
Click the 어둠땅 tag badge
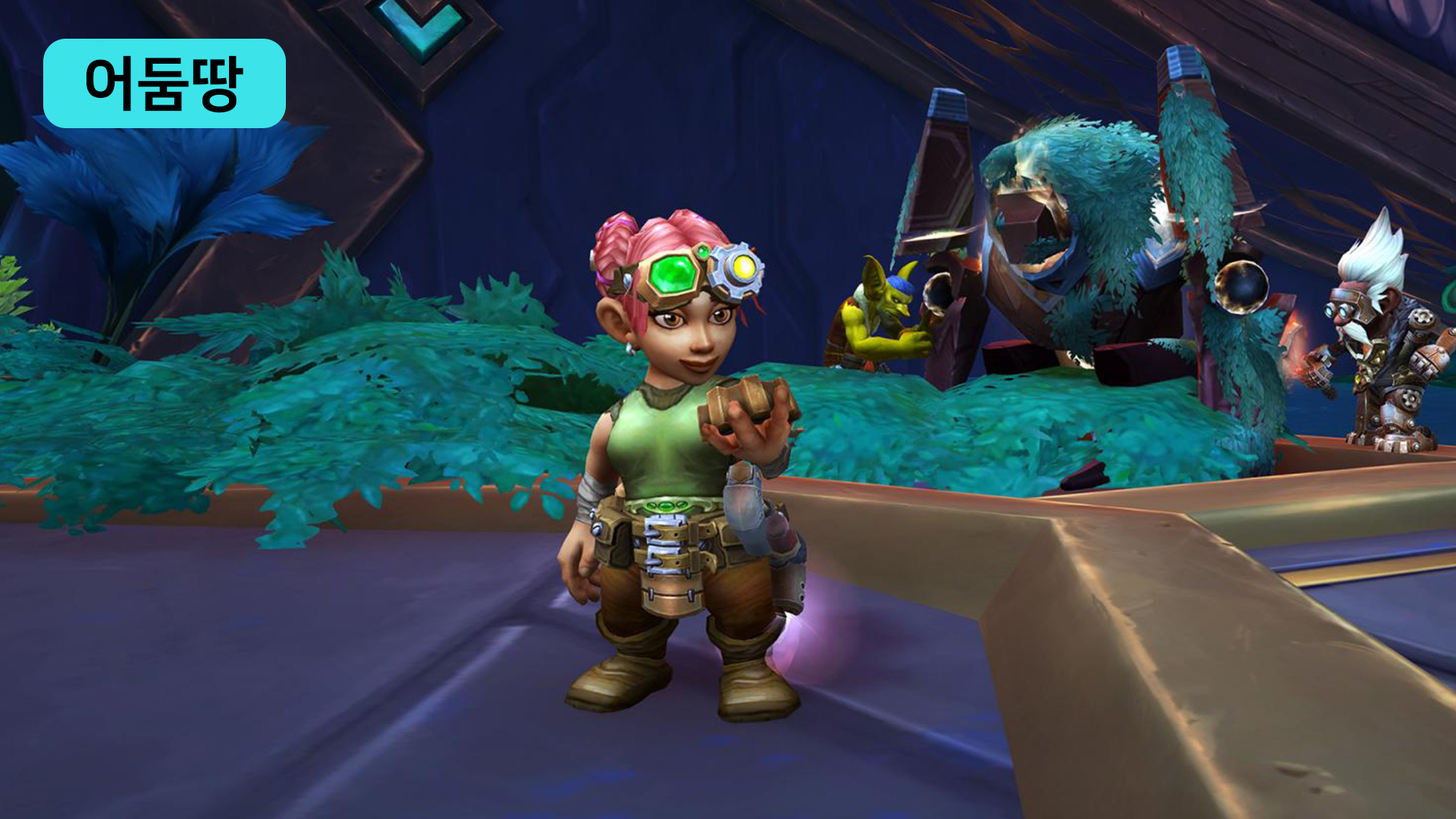tap(164, 83)
